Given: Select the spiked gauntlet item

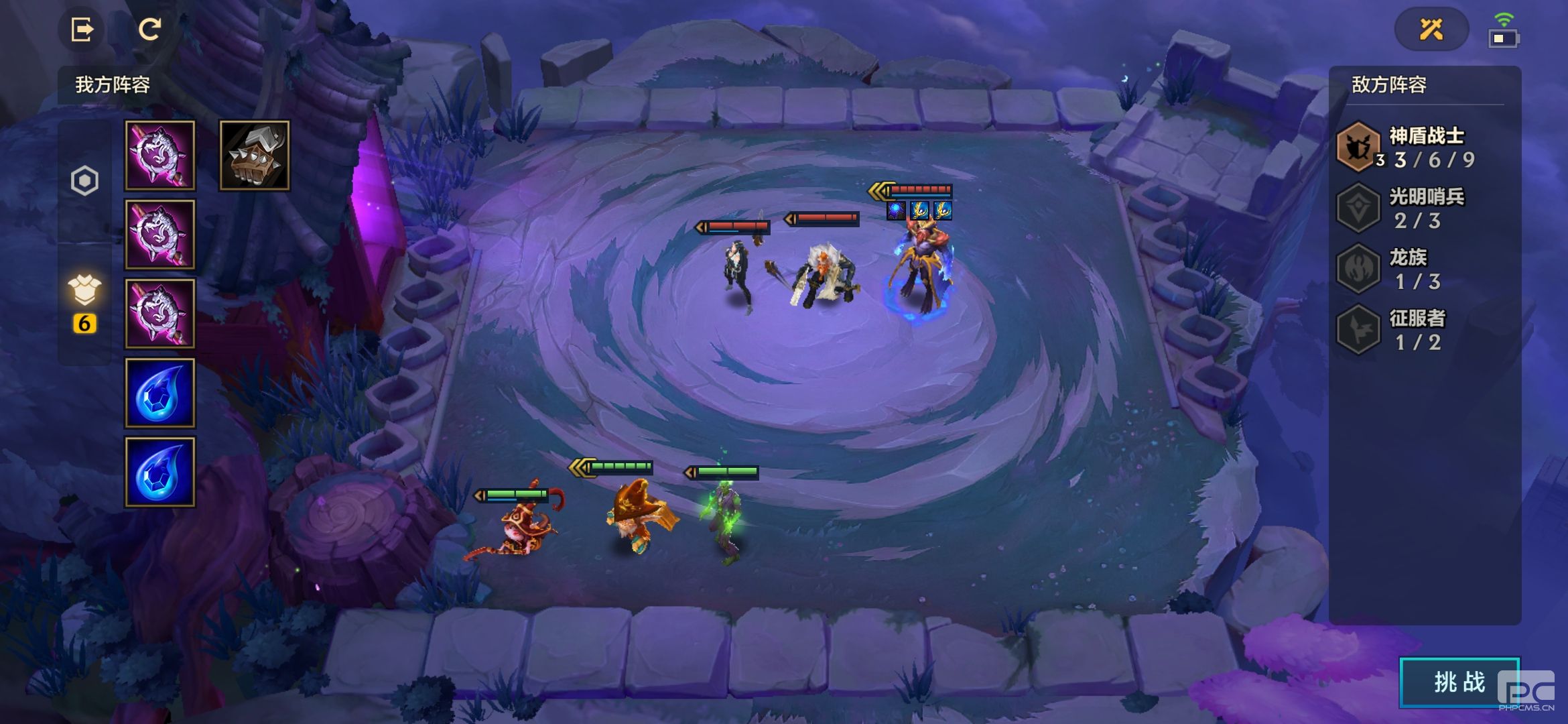Looking at the screenshot, I should pos(255,156).
